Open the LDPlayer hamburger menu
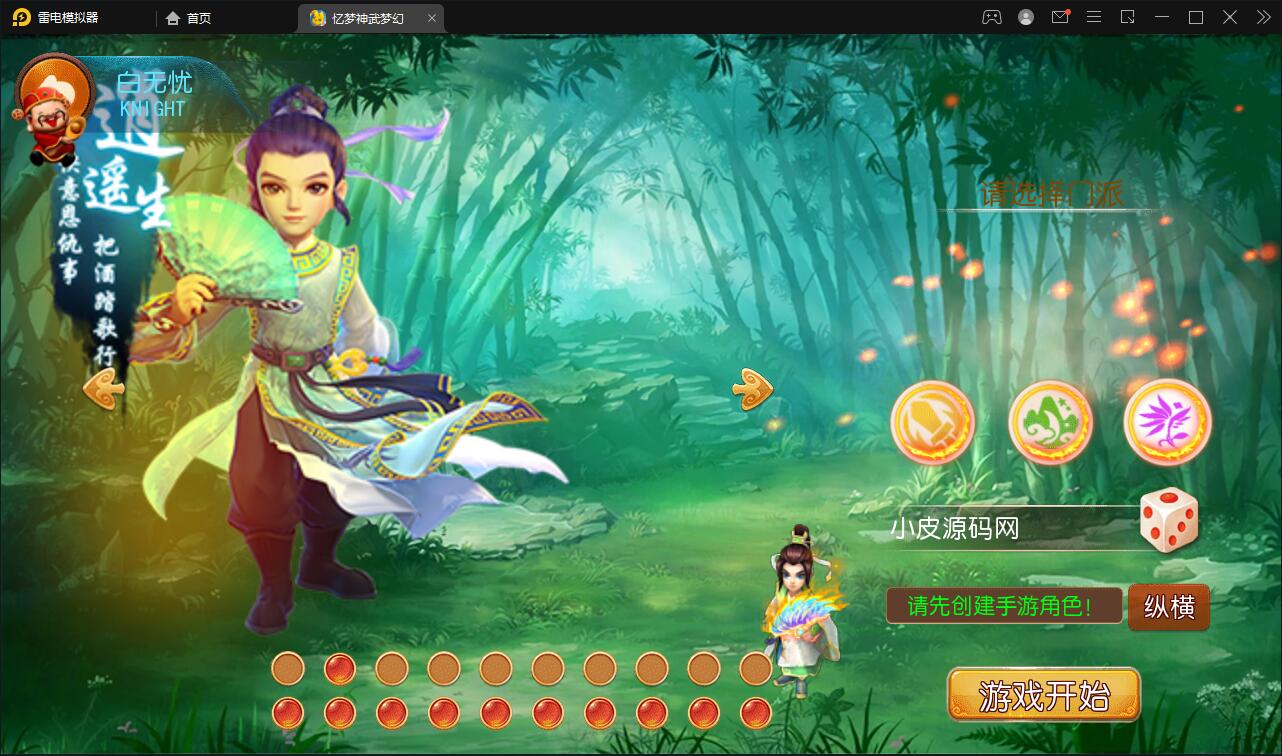This screenshot has width=1282, height=756. 1094,17
